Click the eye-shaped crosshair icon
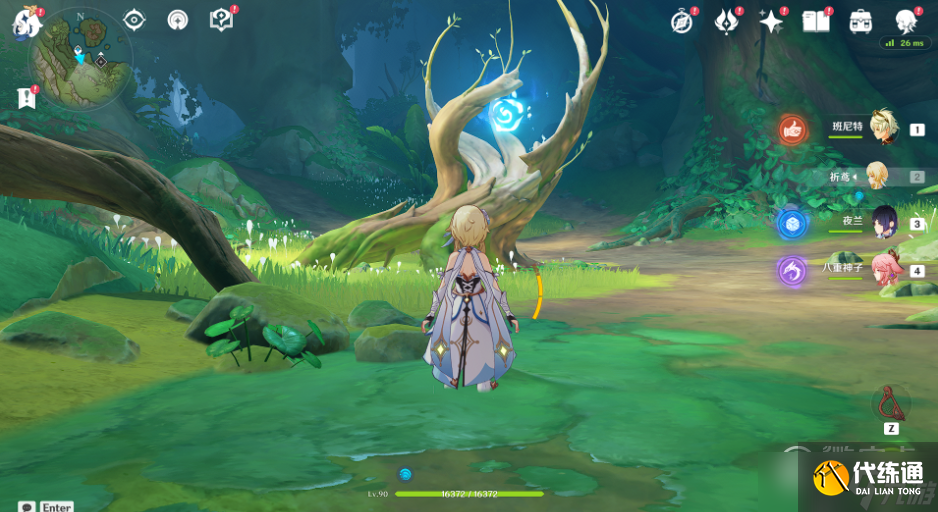The image size is (938, 512). click(x=134, y=20)
